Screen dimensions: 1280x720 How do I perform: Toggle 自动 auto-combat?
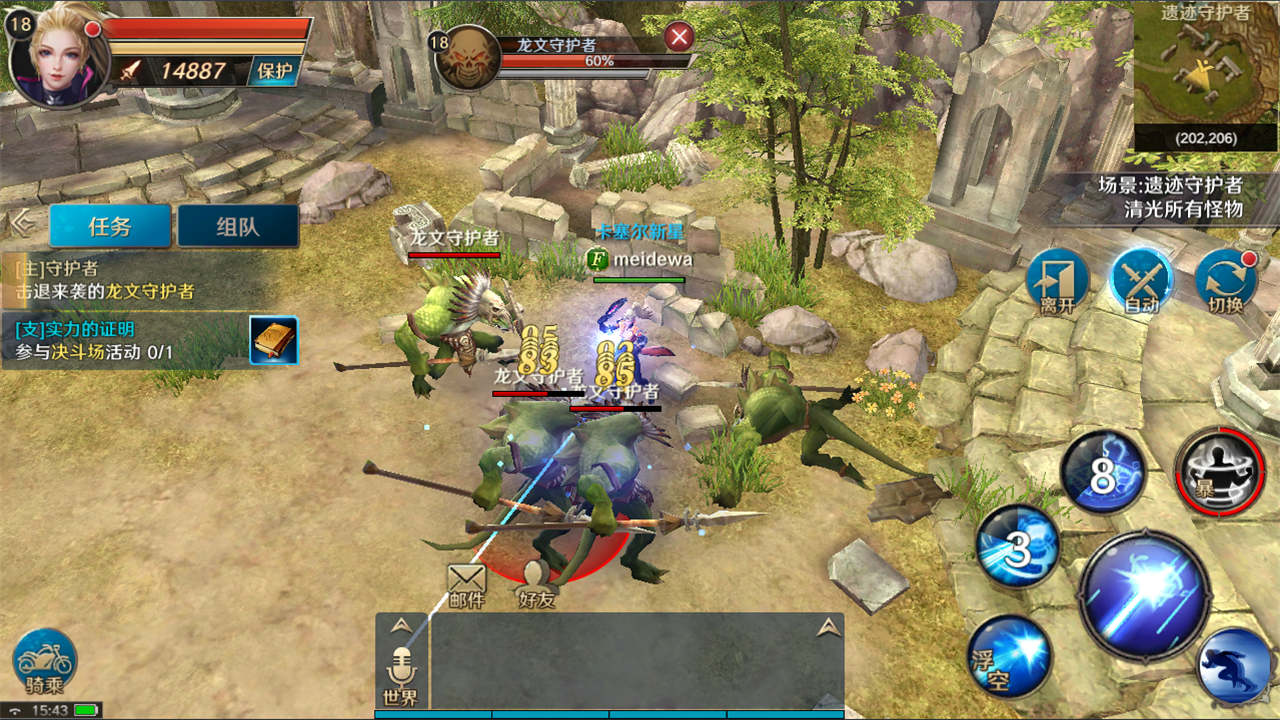[x=1141, y=281]
